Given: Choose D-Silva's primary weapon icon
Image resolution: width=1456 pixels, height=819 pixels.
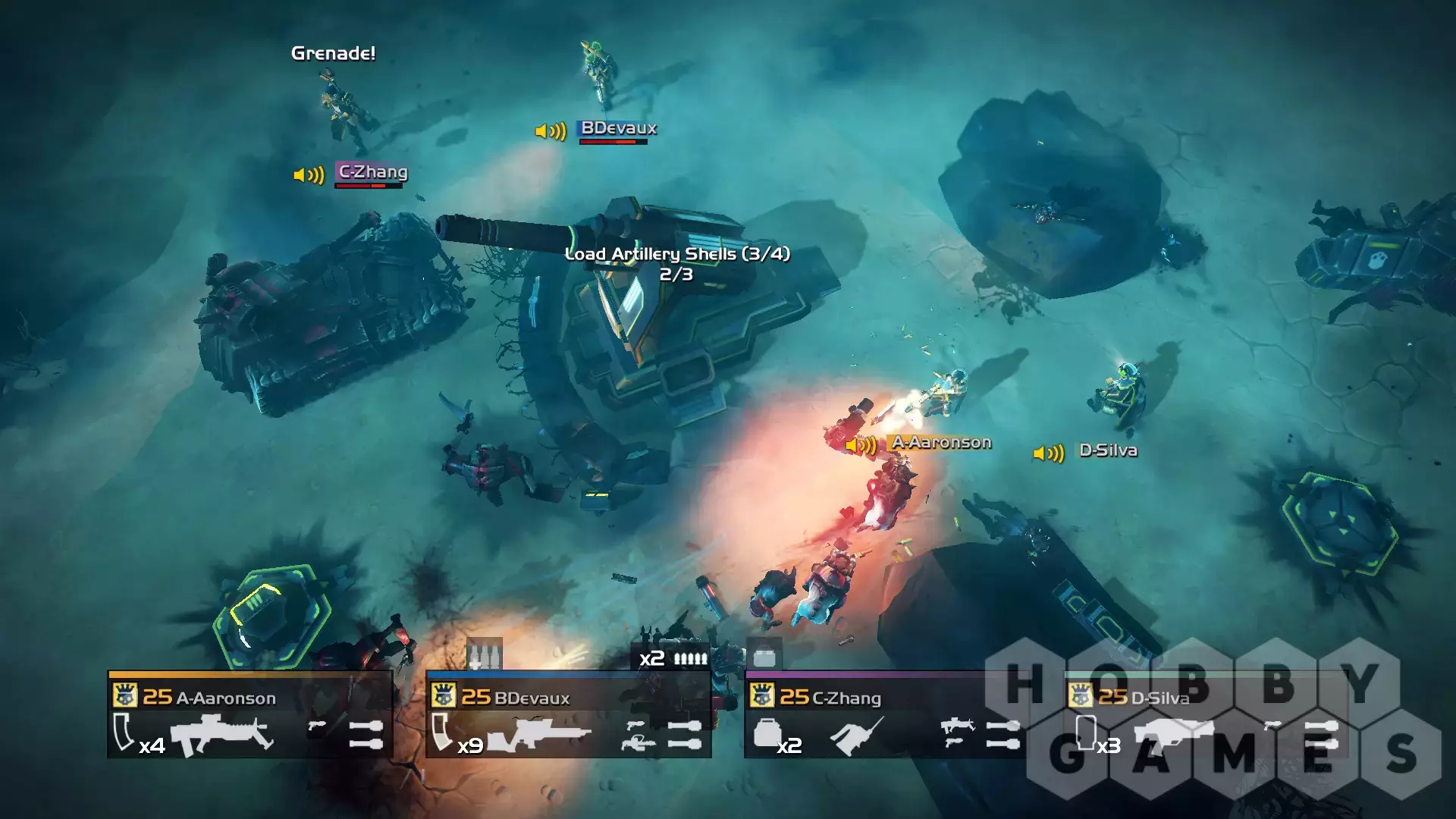Looking at the screenshot, I should [1172, 734].
